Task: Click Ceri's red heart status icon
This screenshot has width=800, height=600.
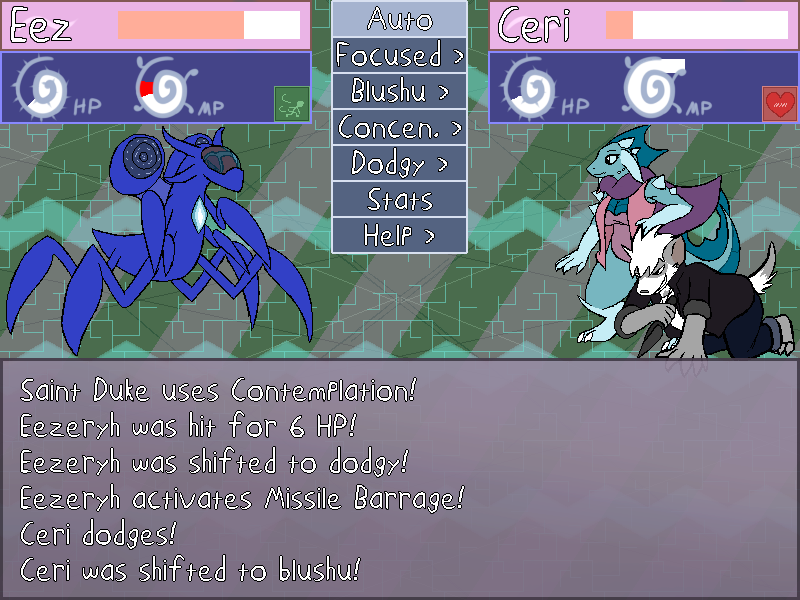Action: coord(778,102)
